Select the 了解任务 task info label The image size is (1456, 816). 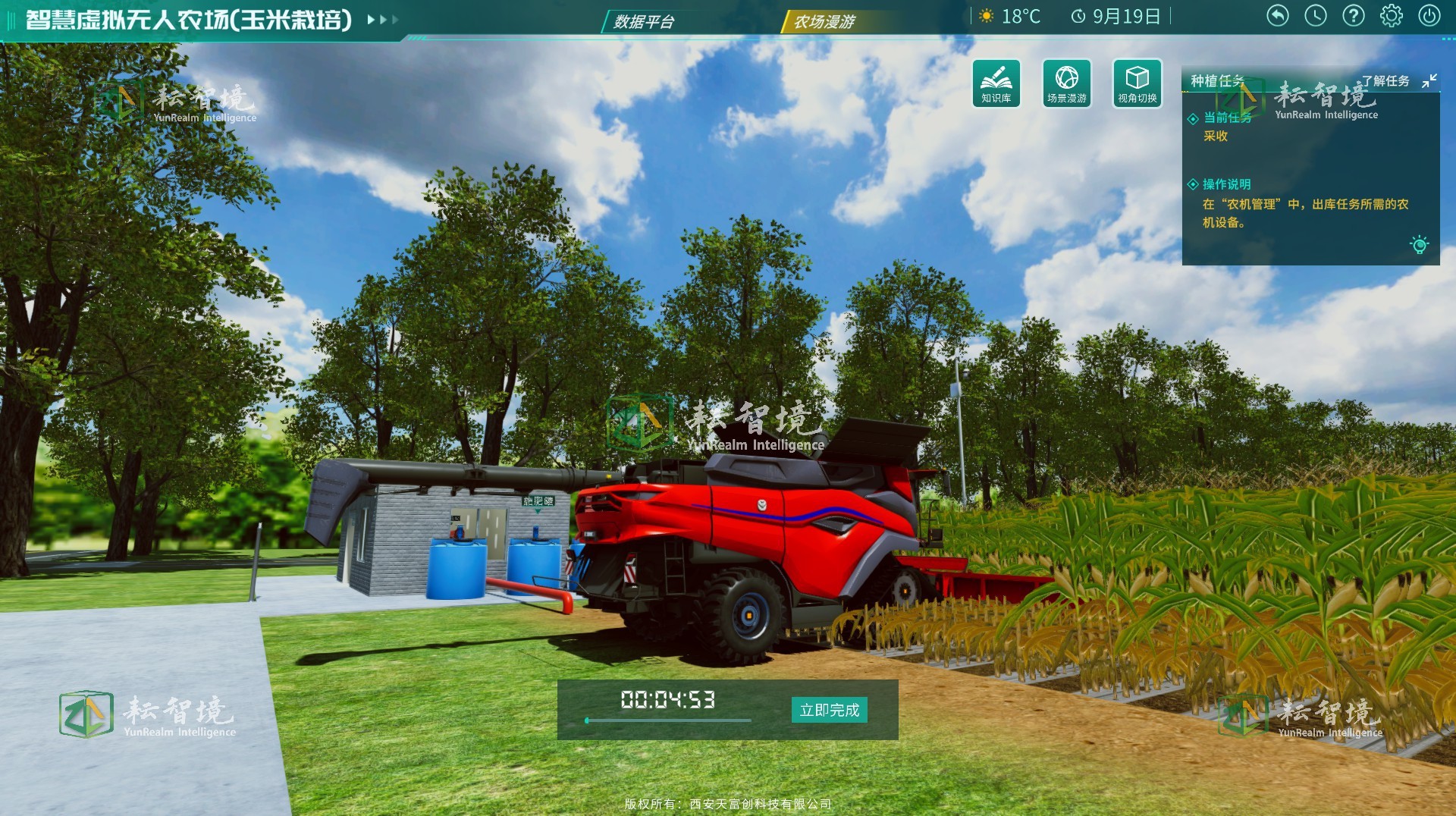[1385, 81]
